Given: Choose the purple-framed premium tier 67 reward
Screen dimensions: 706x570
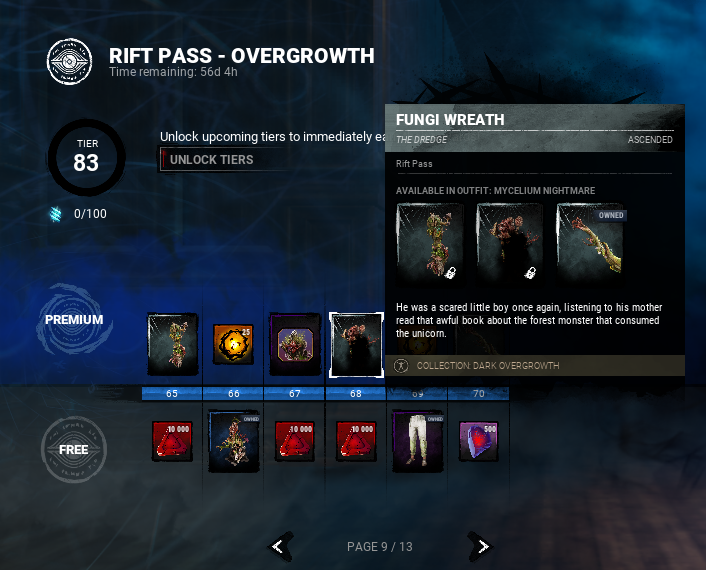Looking at the screenshot, I should pyautogui.click(x=295, y=344).
